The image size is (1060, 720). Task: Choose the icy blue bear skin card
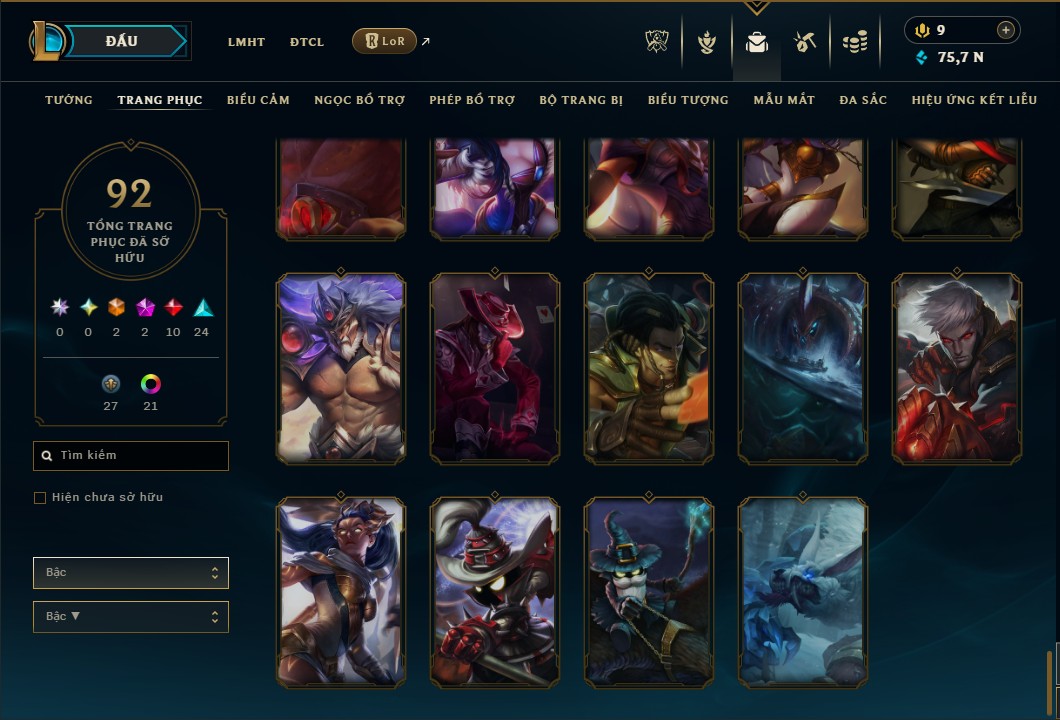(x=803, y=592)
